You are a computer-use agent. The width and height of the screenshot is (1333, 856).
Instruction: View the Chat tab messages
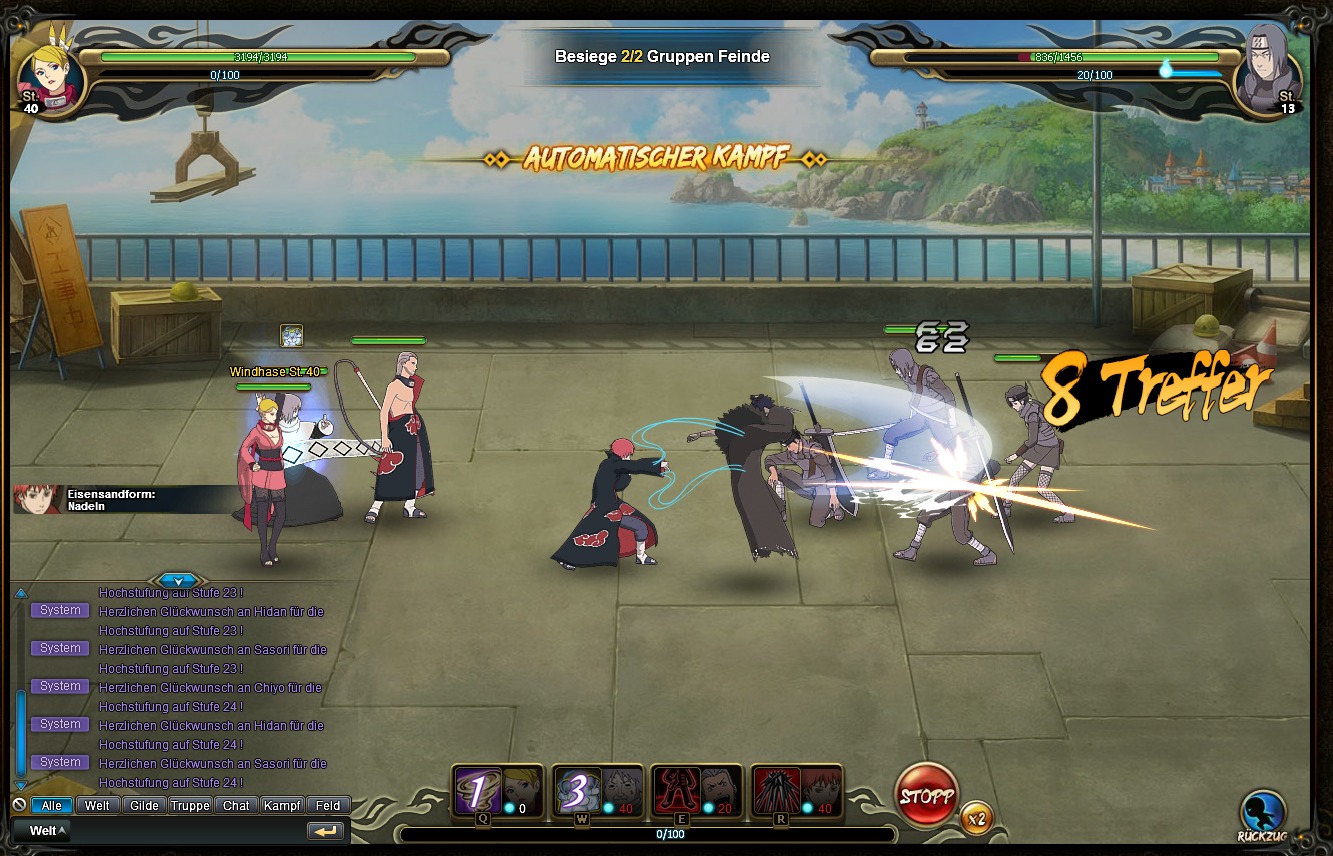236,805
